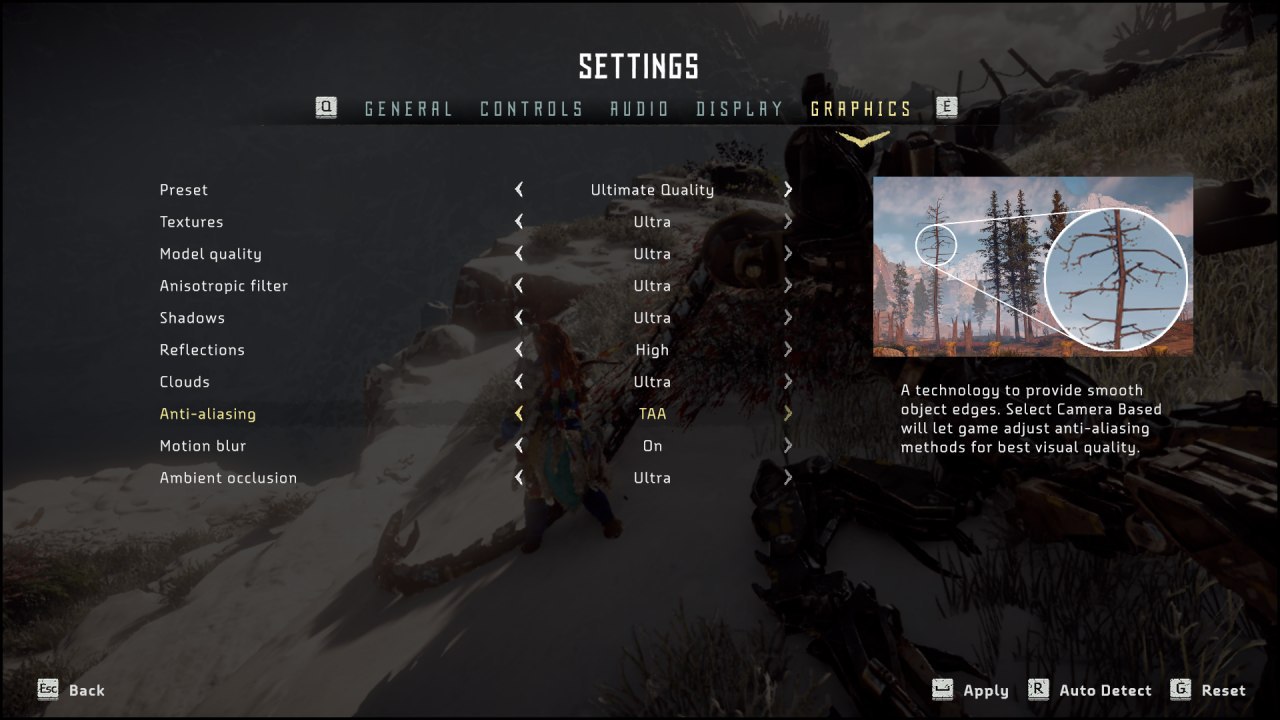The width and height of the screenshot is (1280, 720).
Task: Highlight the Shadows setting
Action: click(x=192, y=318)
